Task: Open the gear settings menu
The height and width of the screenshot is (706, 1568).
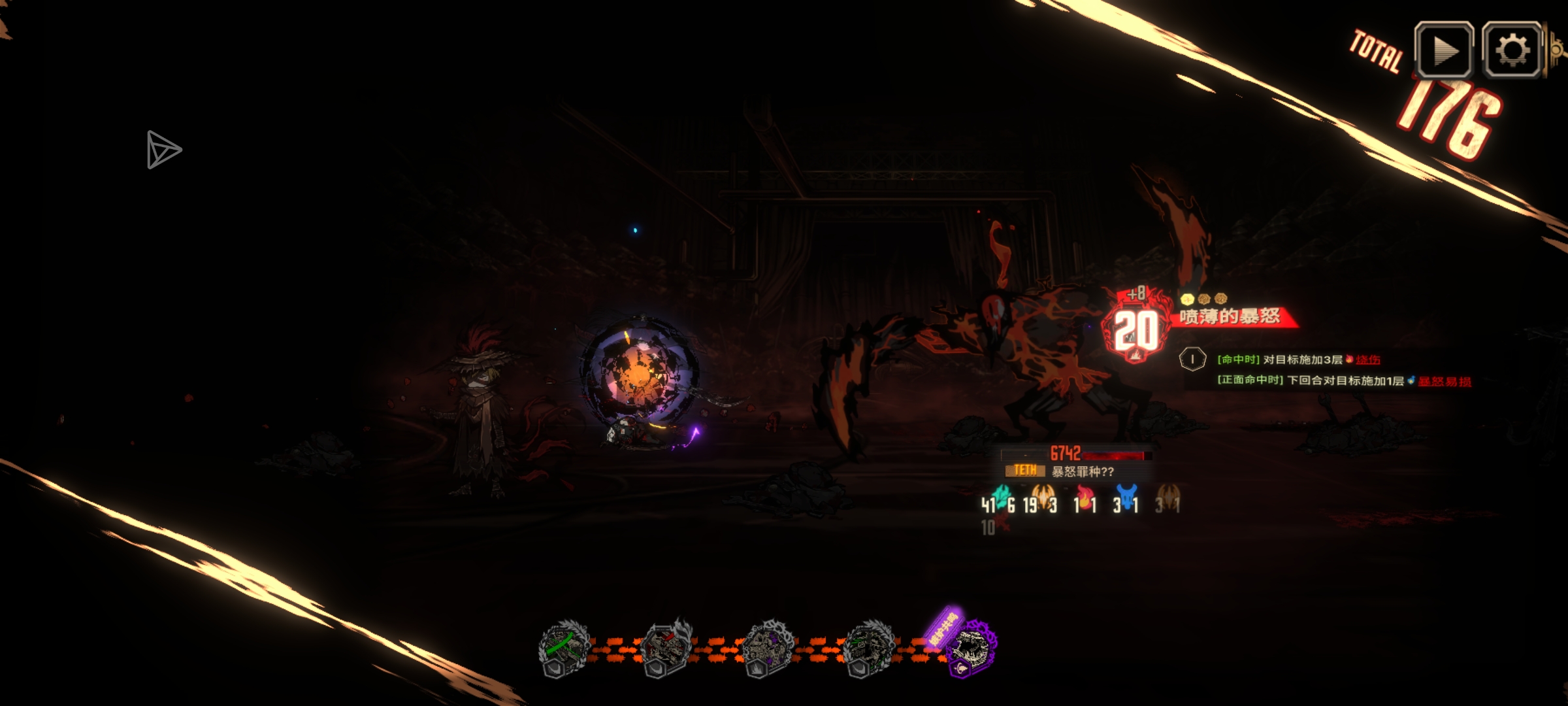Action: tap(1512, 50)
